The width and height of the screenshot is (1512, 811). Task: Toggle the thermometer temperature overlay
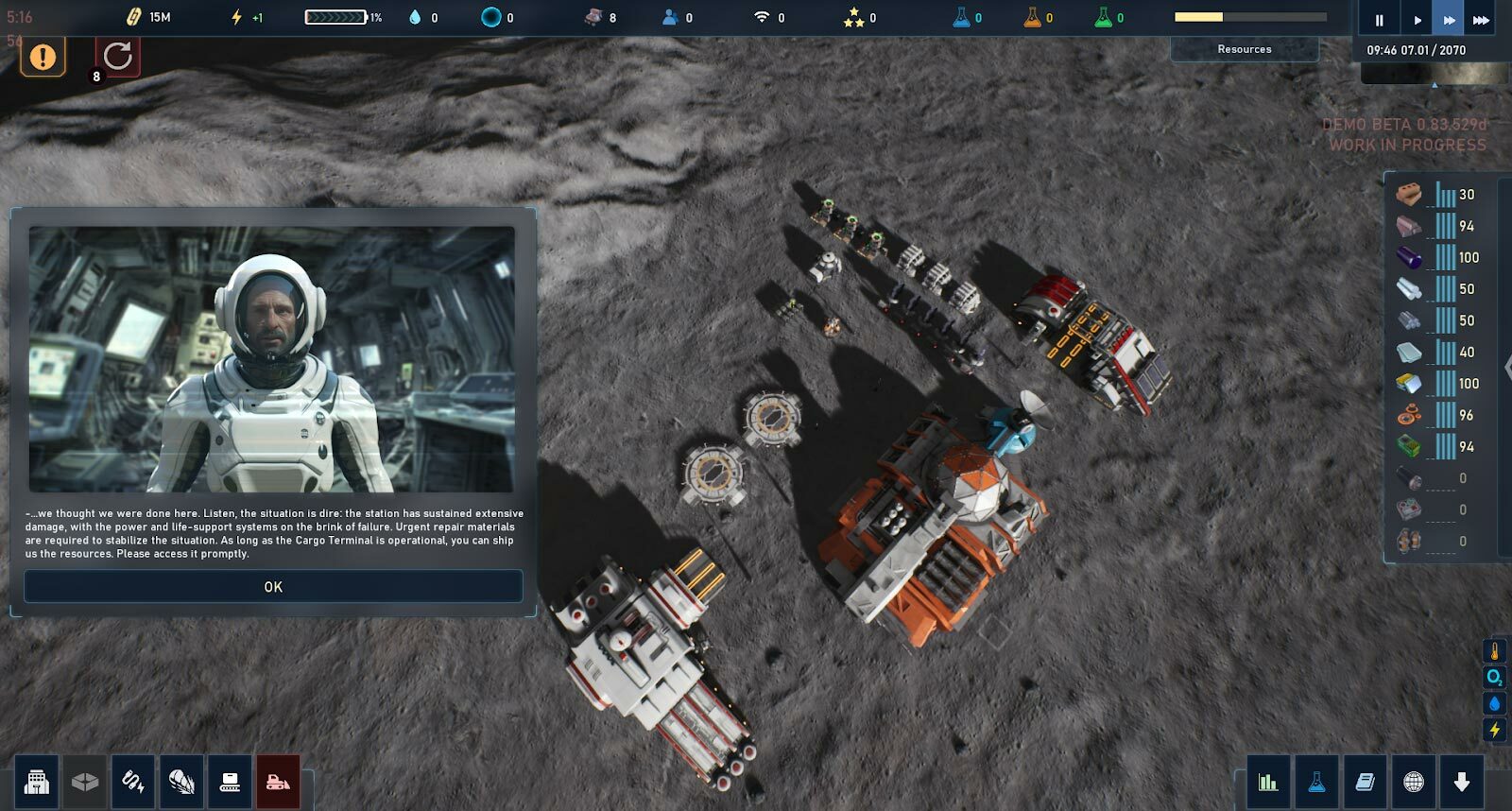1495,652
